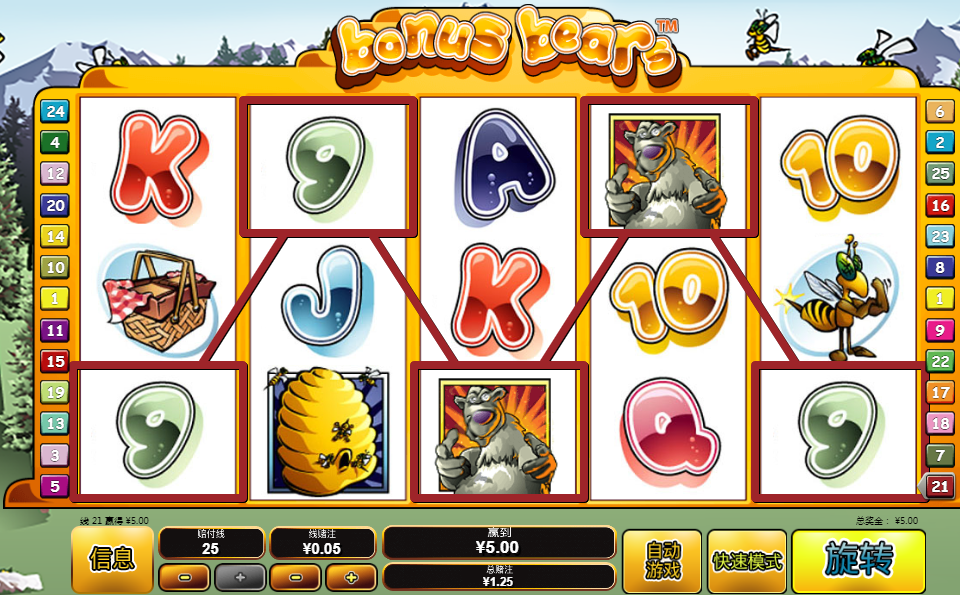The width and height of the screenshot is (960, 595).
Task: Select payline number 6
Action: coord(940,111)
